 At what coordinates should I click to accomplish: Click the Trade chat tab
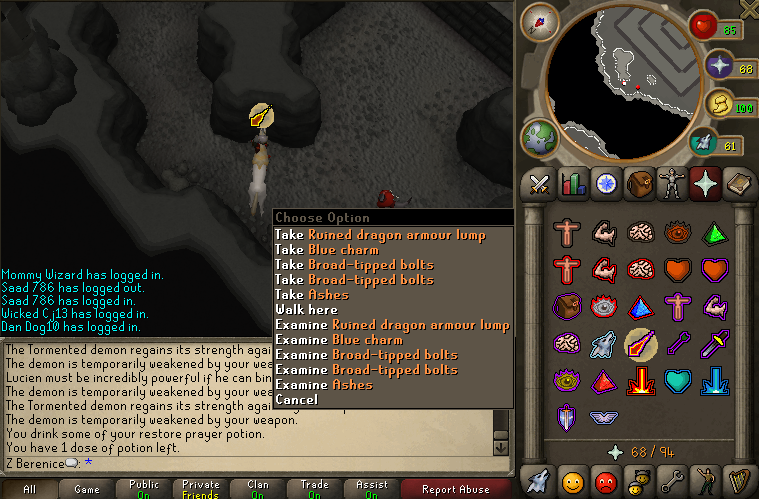pyautogui.click(x=315, y=489)
